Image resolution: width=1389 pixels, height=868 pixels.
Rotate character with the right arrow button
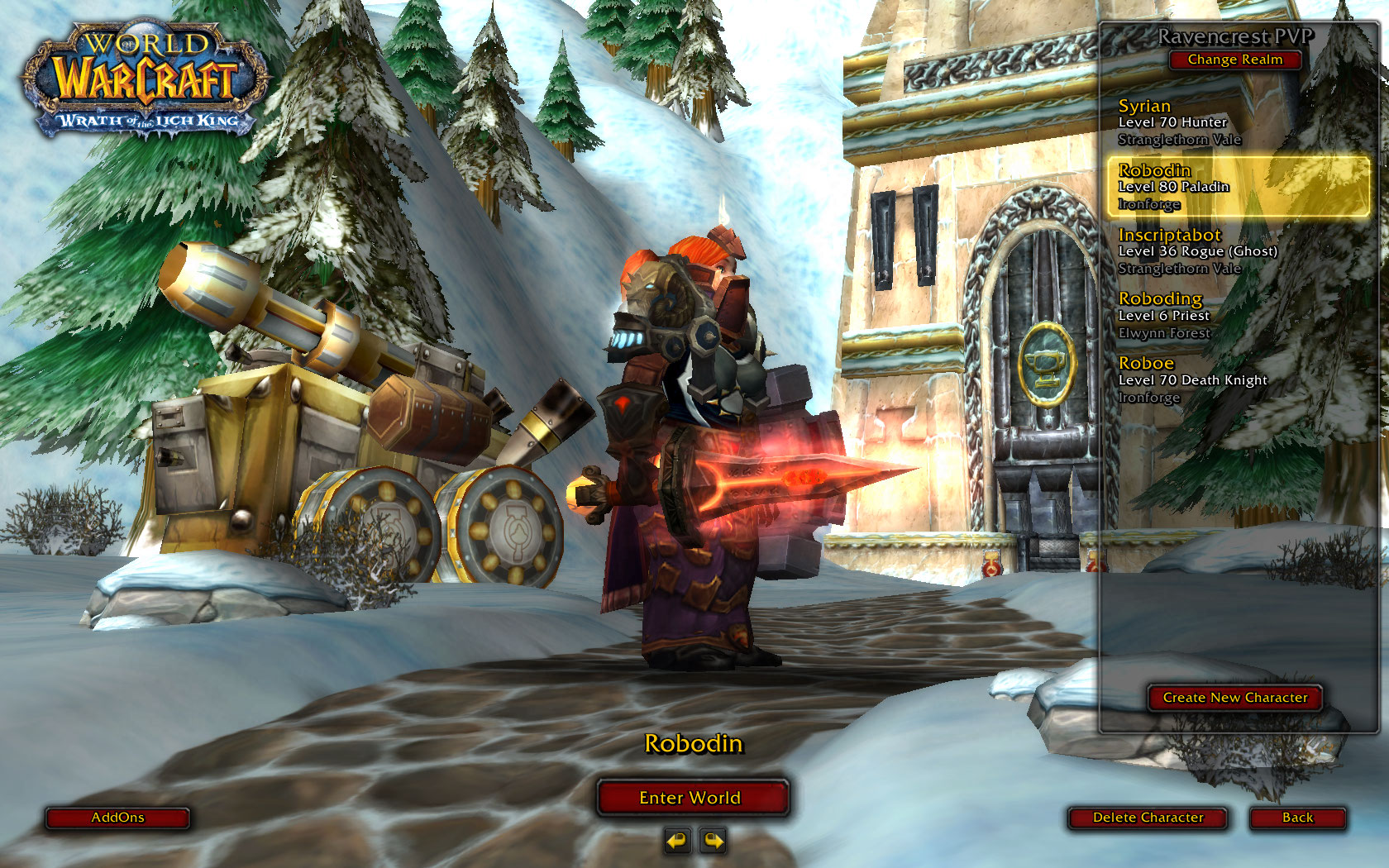713,841
